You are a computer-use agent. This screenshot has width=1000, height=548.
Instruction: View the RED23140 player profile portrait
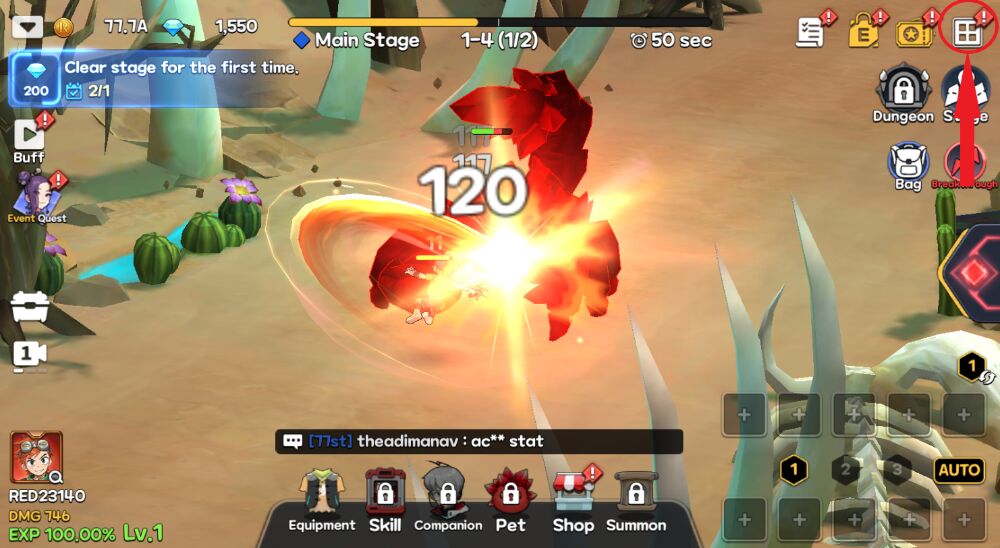37,458
